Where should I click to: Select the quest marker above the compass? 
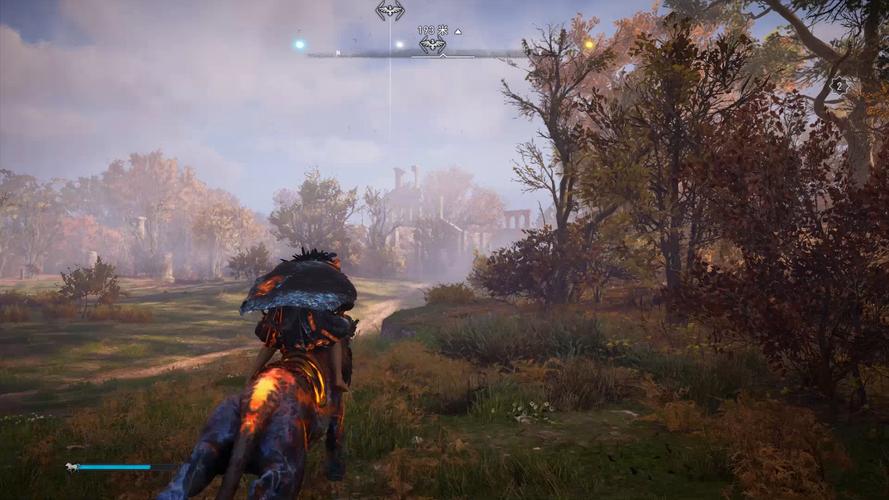390,11
